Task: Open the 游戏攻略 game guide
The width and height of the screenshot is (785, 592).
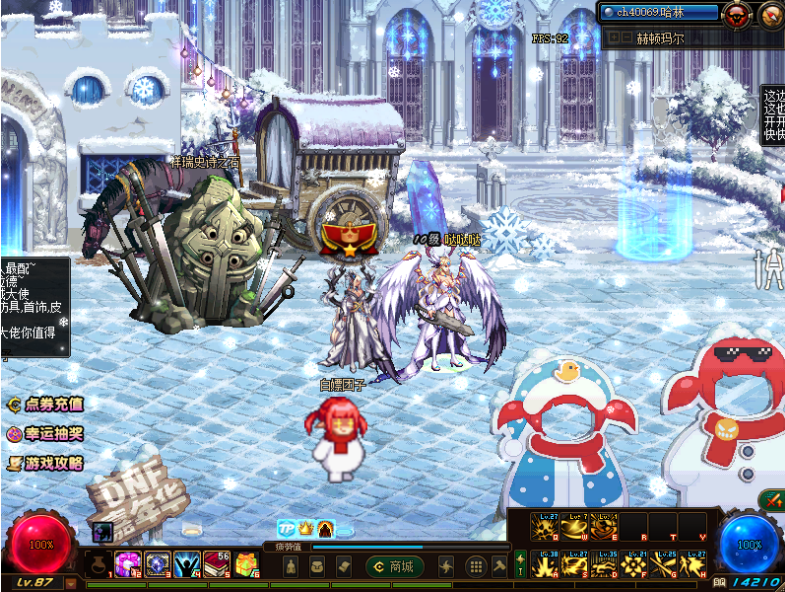Action: point(45,463)
